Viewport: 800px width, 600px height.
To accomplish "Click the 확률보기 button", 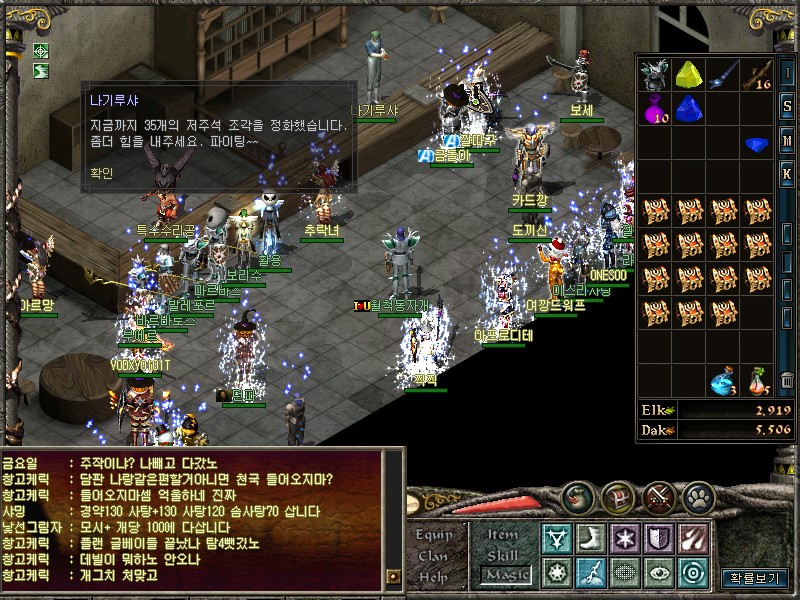I will point(755,577).
